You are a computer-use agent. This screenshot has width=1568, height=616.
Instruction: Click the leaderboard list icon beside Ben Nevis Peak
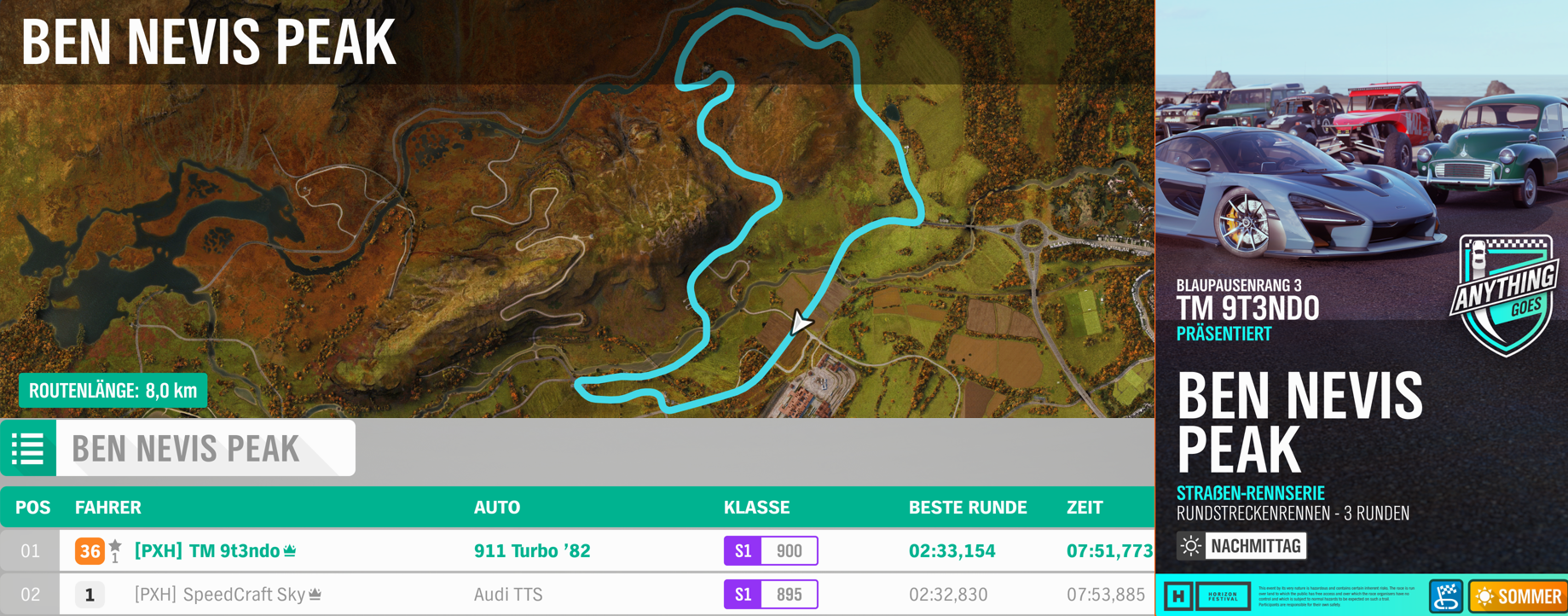click(28, 448)
